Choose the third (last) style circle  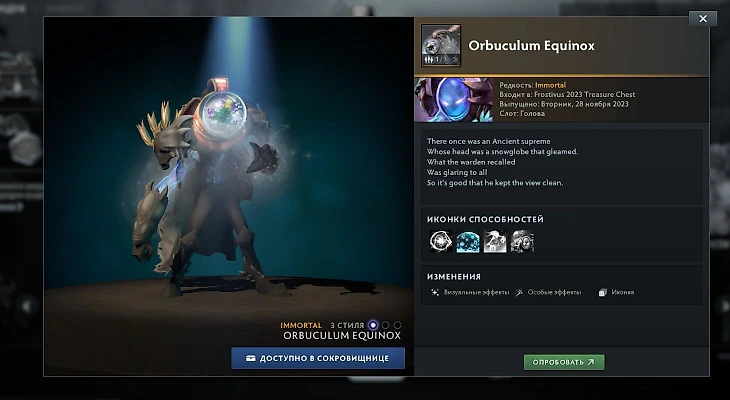tap(397, 325)
